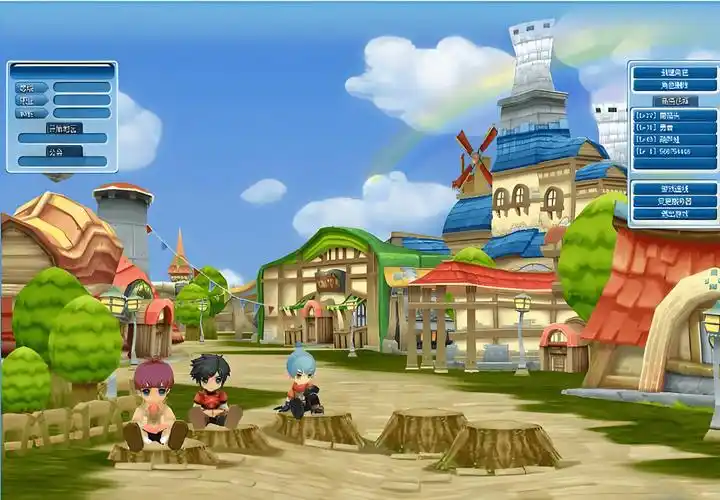Choose the second character list entry
The width and height of the screenshot is (720, 500).
pyautogui.click(x=675, y=127)
